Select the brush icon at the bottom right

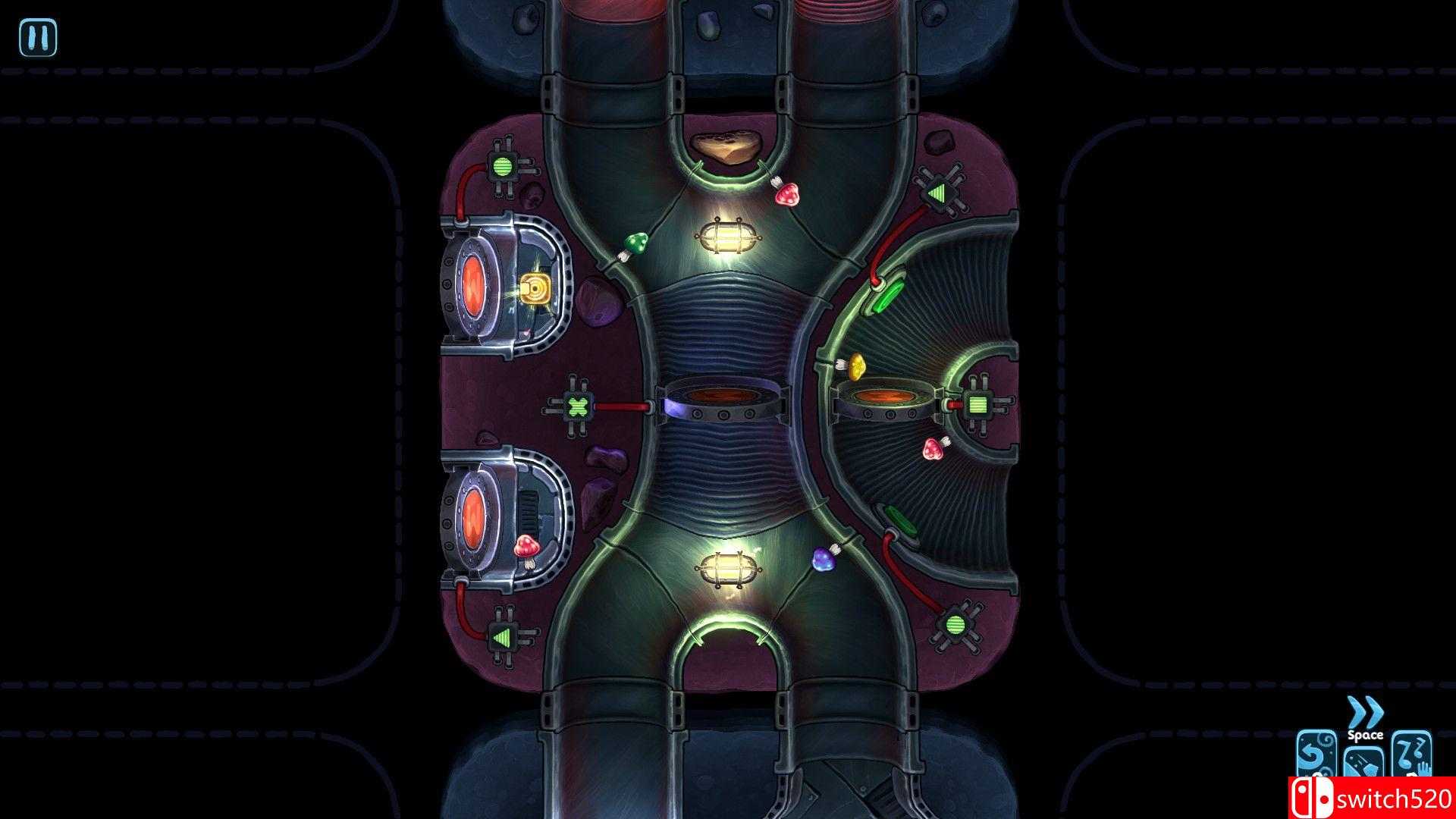[x=1363, y=762]
